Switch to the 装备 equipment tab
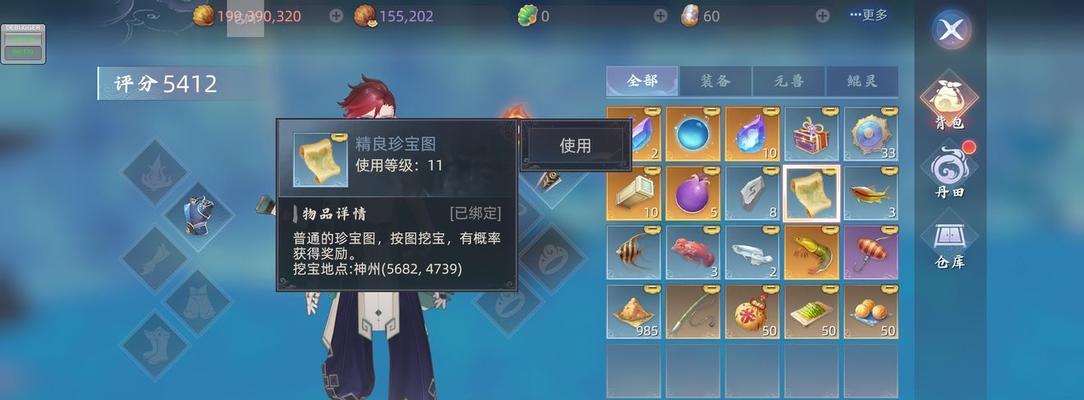Viewport: 1084px width, 400px height. pos(715,82)
